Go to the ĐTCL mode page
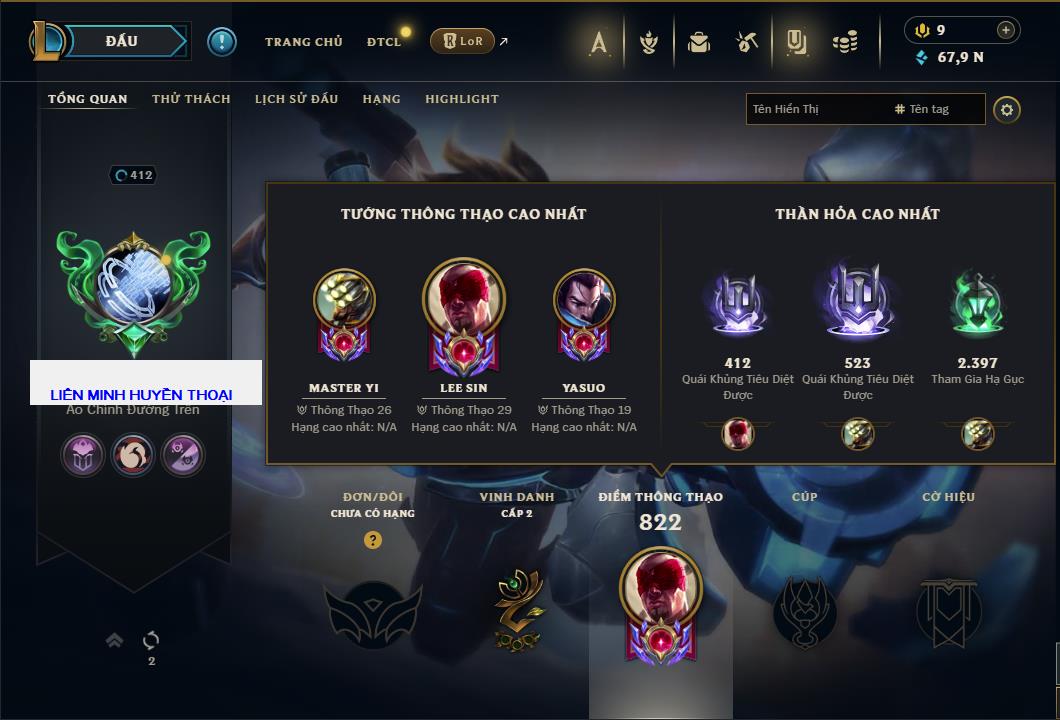The image size is (1060, 720). tap(384, 42)
